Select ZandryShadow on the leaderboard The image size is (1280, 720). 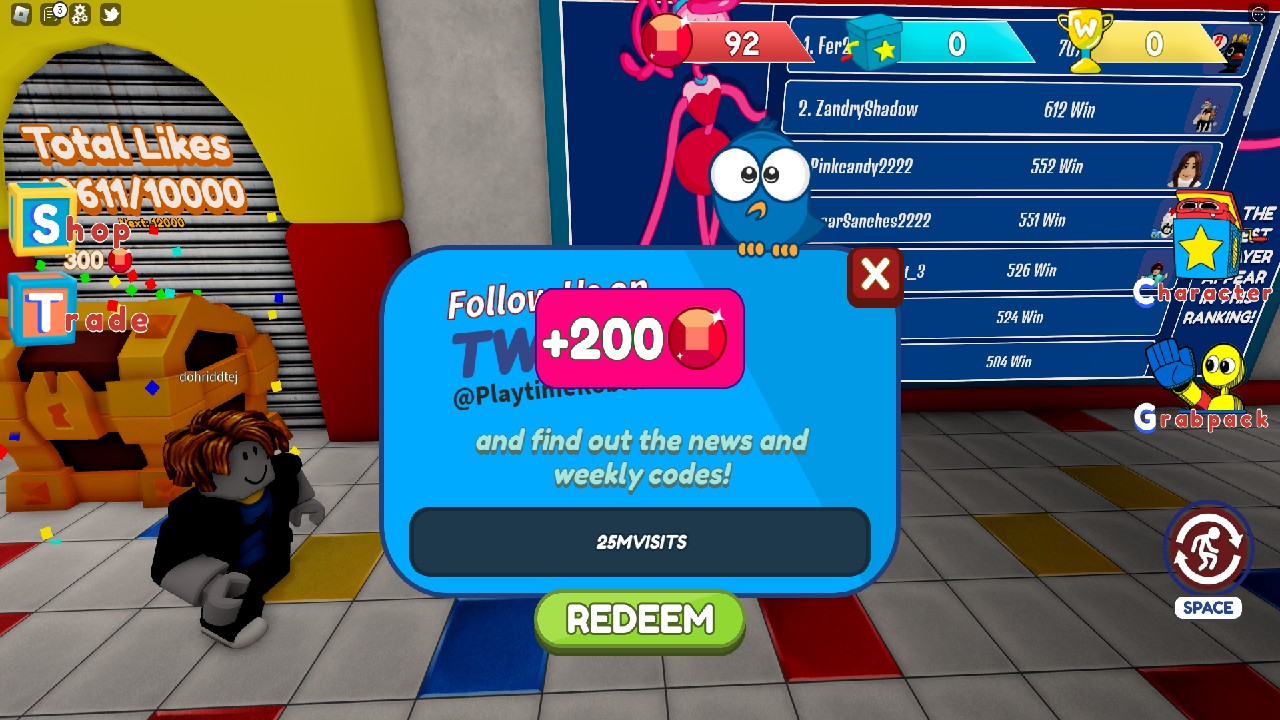1000,109
